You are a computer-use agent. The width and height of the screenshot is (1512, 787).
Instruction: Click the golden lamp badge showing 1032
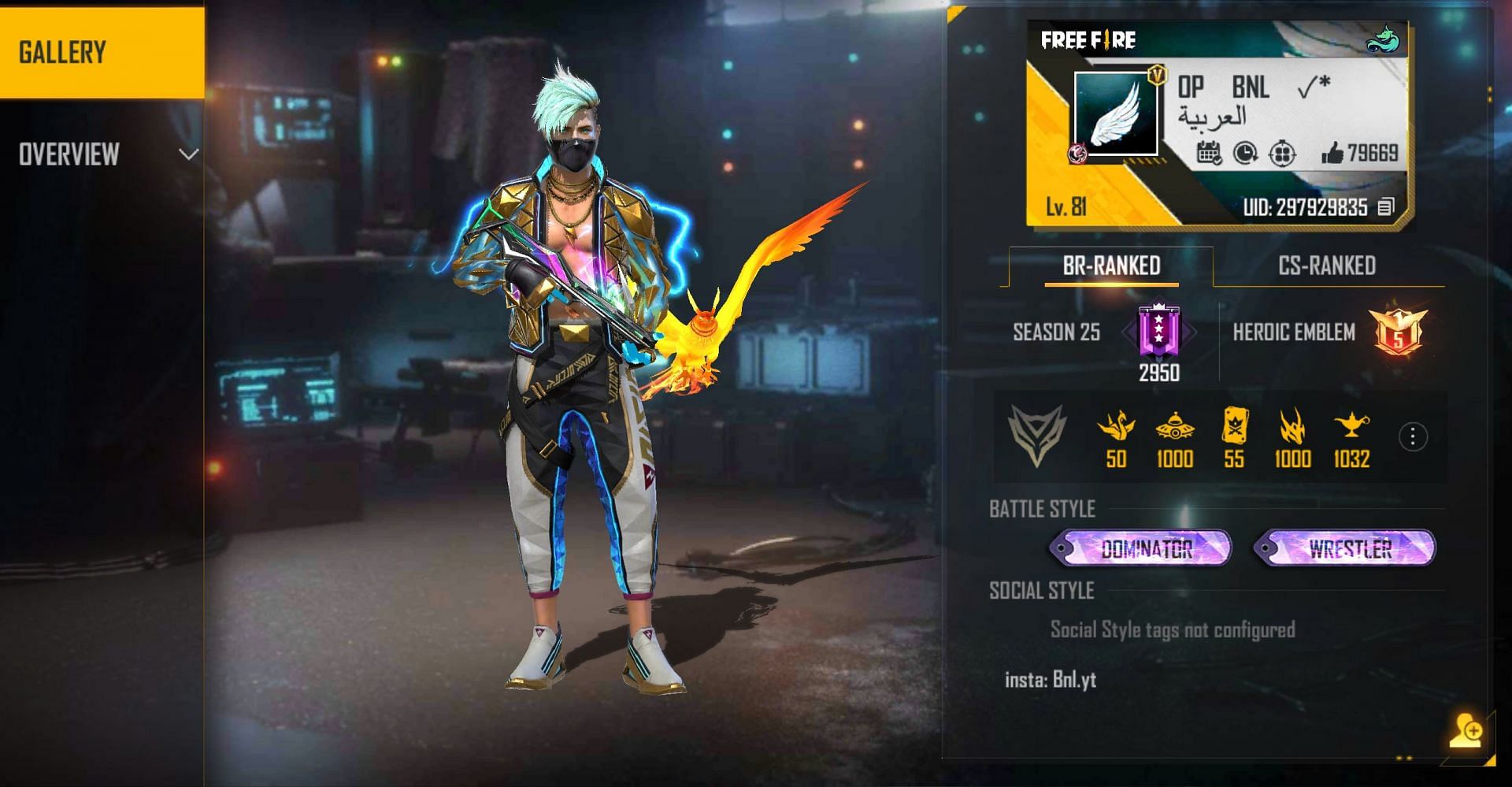[1351, 428]
